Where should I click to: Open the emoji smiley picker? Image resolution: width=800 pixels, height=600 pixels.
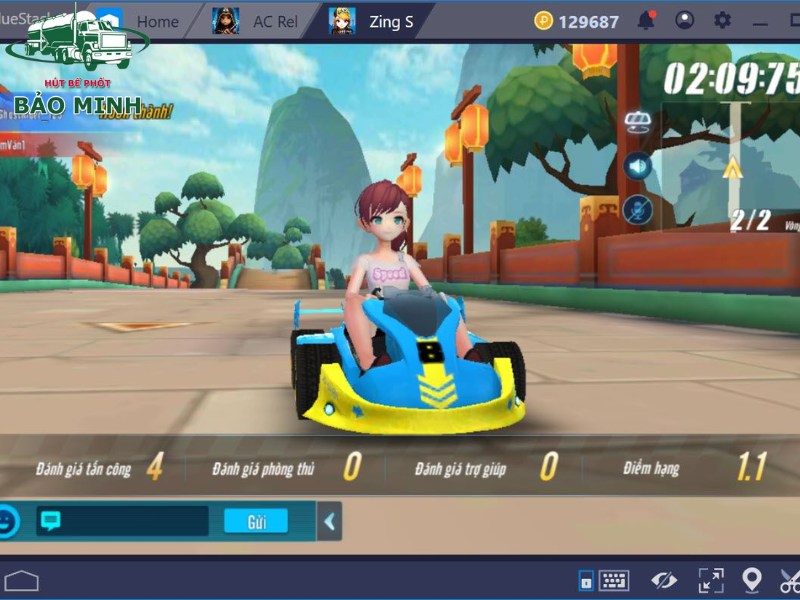[8, 521]
